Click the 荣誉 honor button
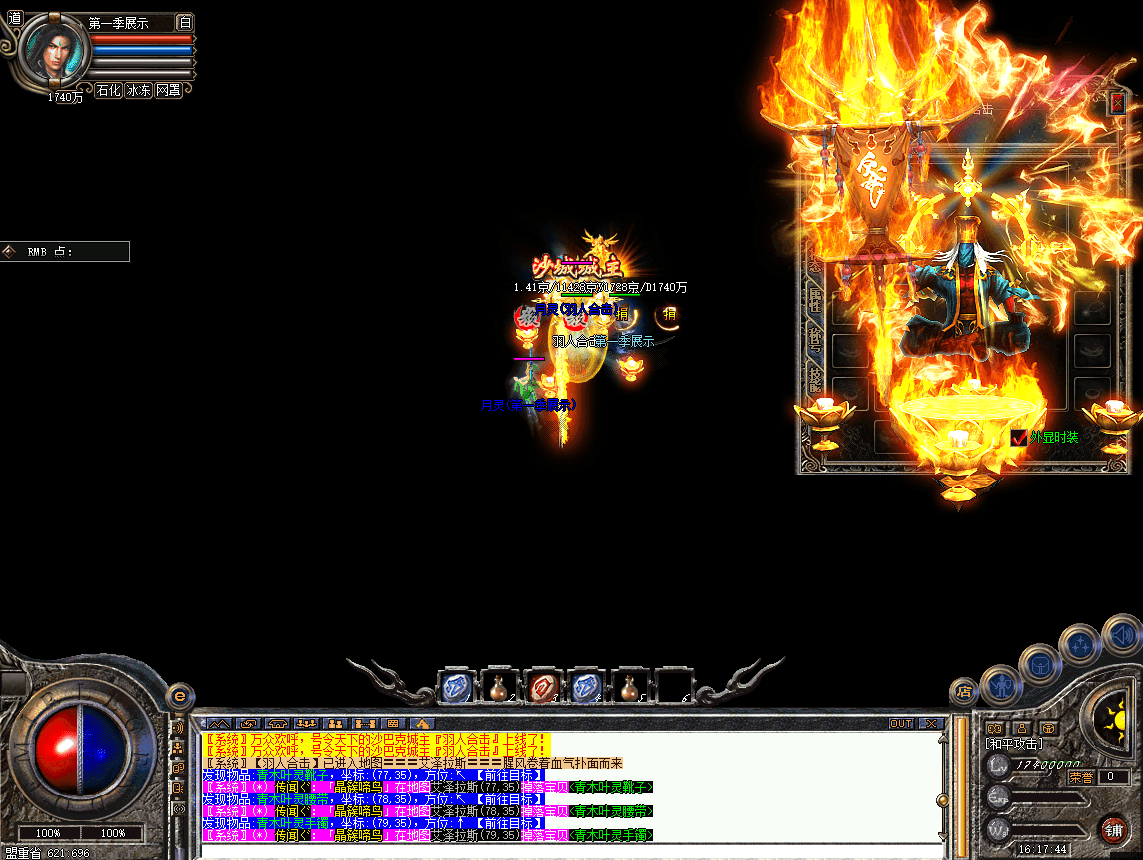Screen dimensions: 1143x860 [1080, 776]
